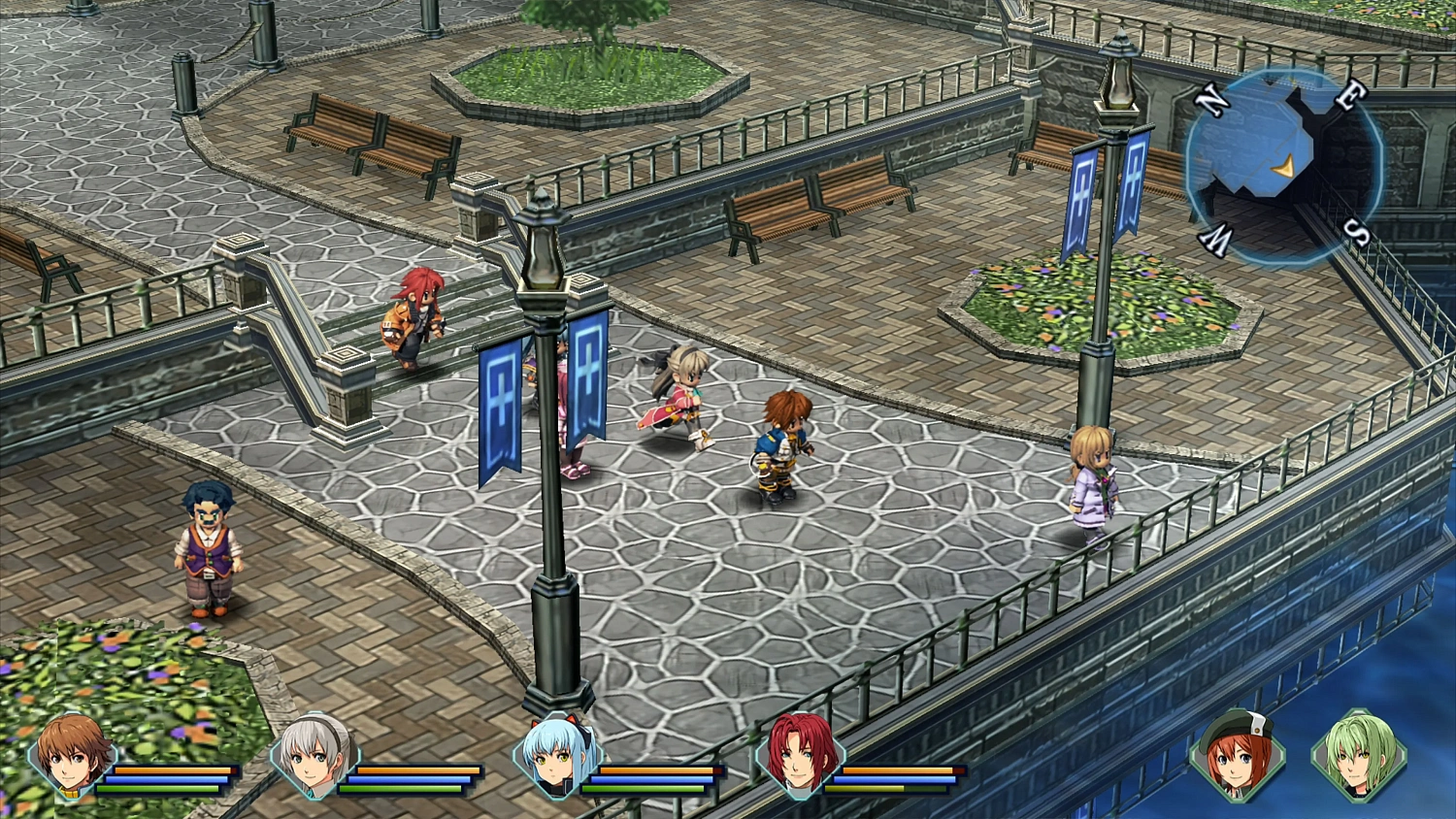
Task: Select Wazy's green-haired portrait
Action: tap(1359, 762)
